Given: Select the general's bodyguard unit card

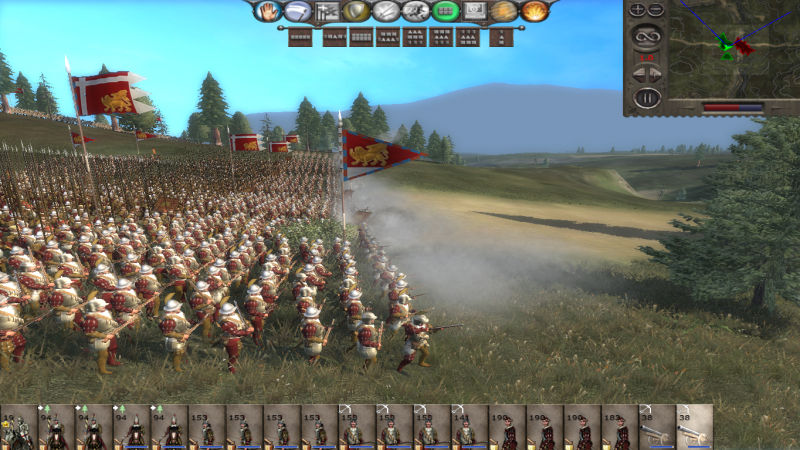Looking at the screenshot, I should 18,427.
